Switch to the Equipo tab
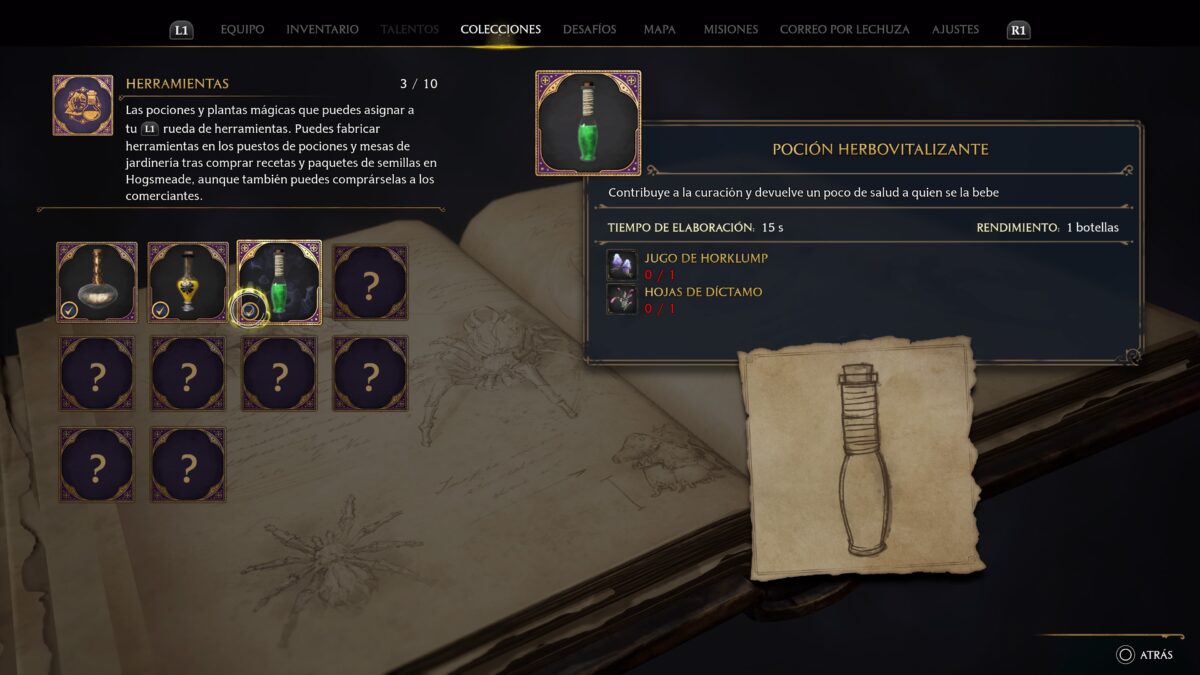The width and height of the screenshot is (1200, 675). [x=242, y=30]
